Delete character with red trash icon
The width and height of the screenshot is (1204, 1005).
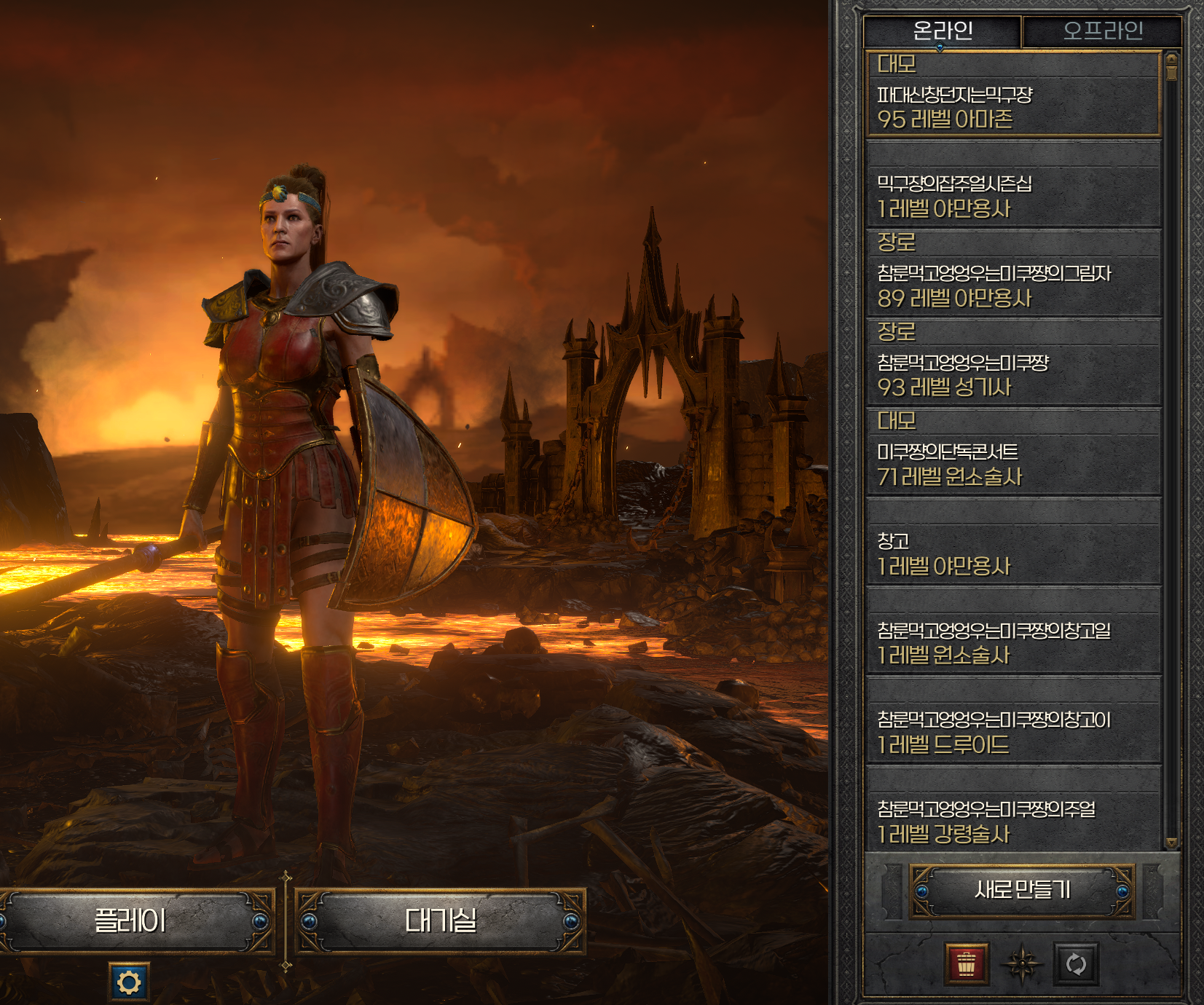pos(966,964)
